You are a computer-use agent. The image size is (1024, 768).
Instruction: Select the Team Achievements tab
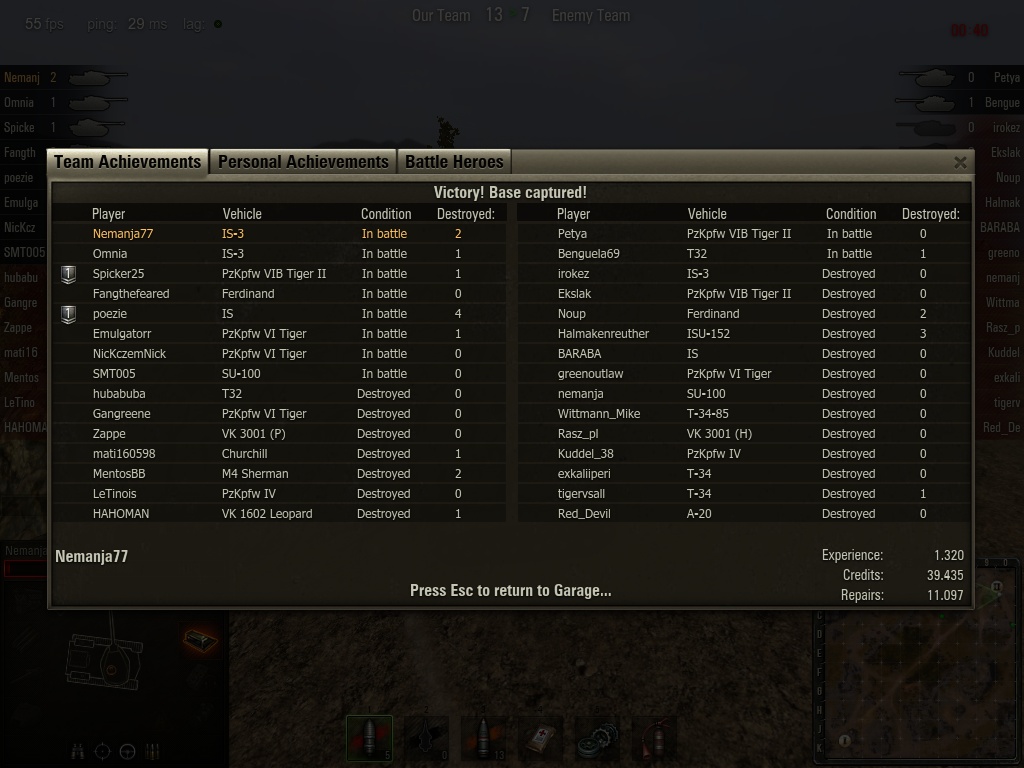pos(128,162)
